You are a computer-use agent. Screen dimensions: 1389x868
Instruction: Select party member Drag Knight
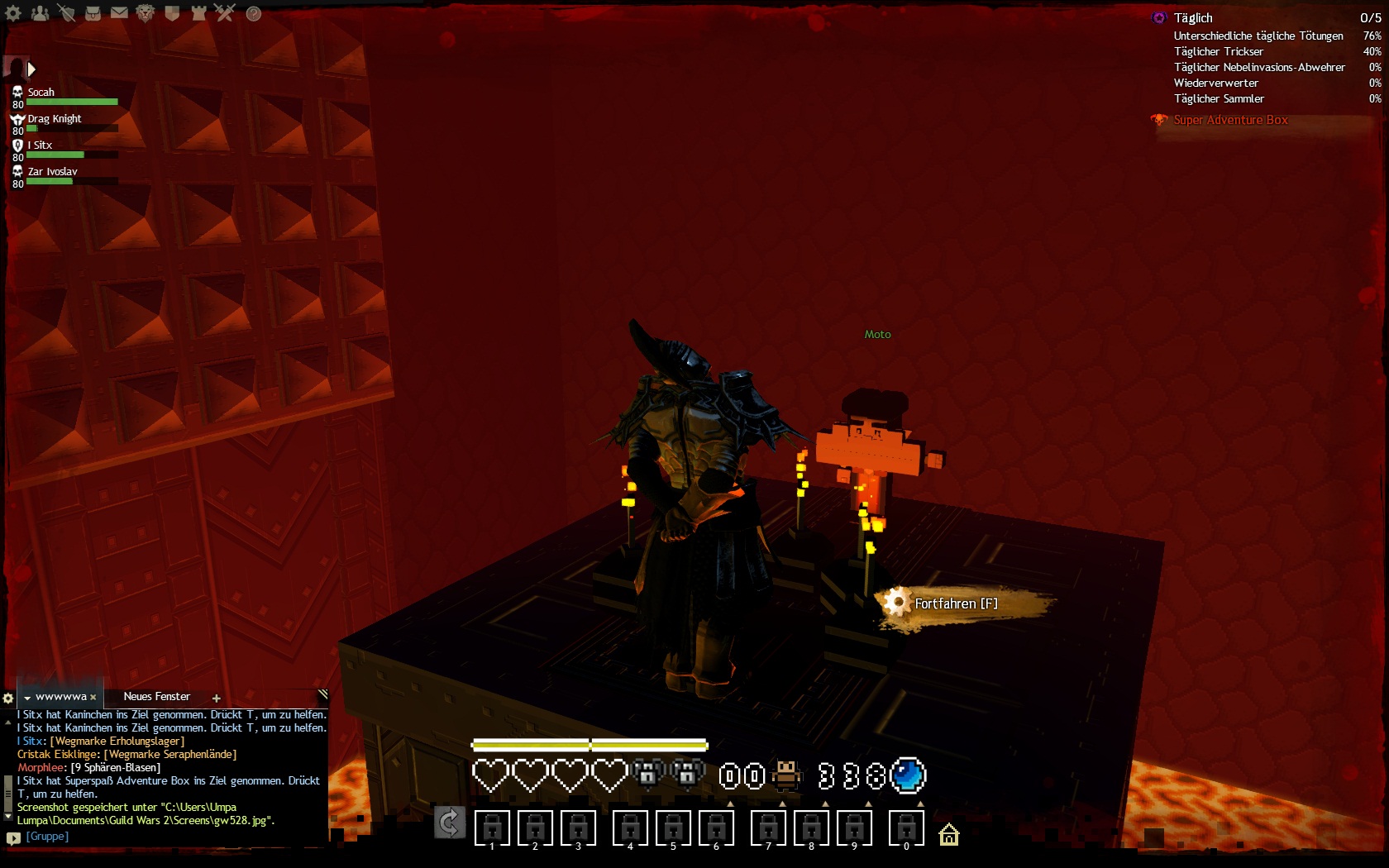55,119
